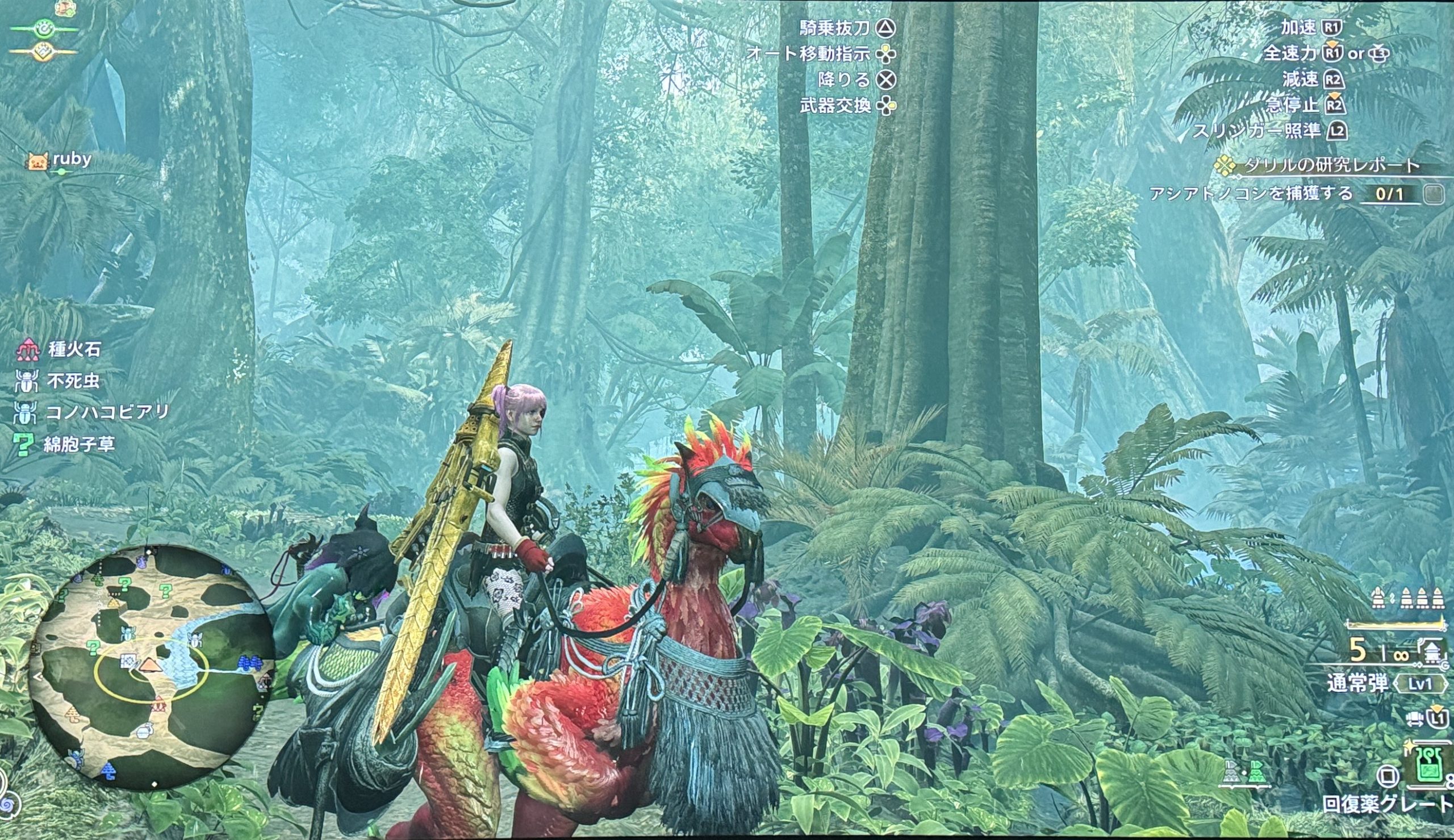Select the 通常弾 Lv1 ammo selector

pos(1387,684)
